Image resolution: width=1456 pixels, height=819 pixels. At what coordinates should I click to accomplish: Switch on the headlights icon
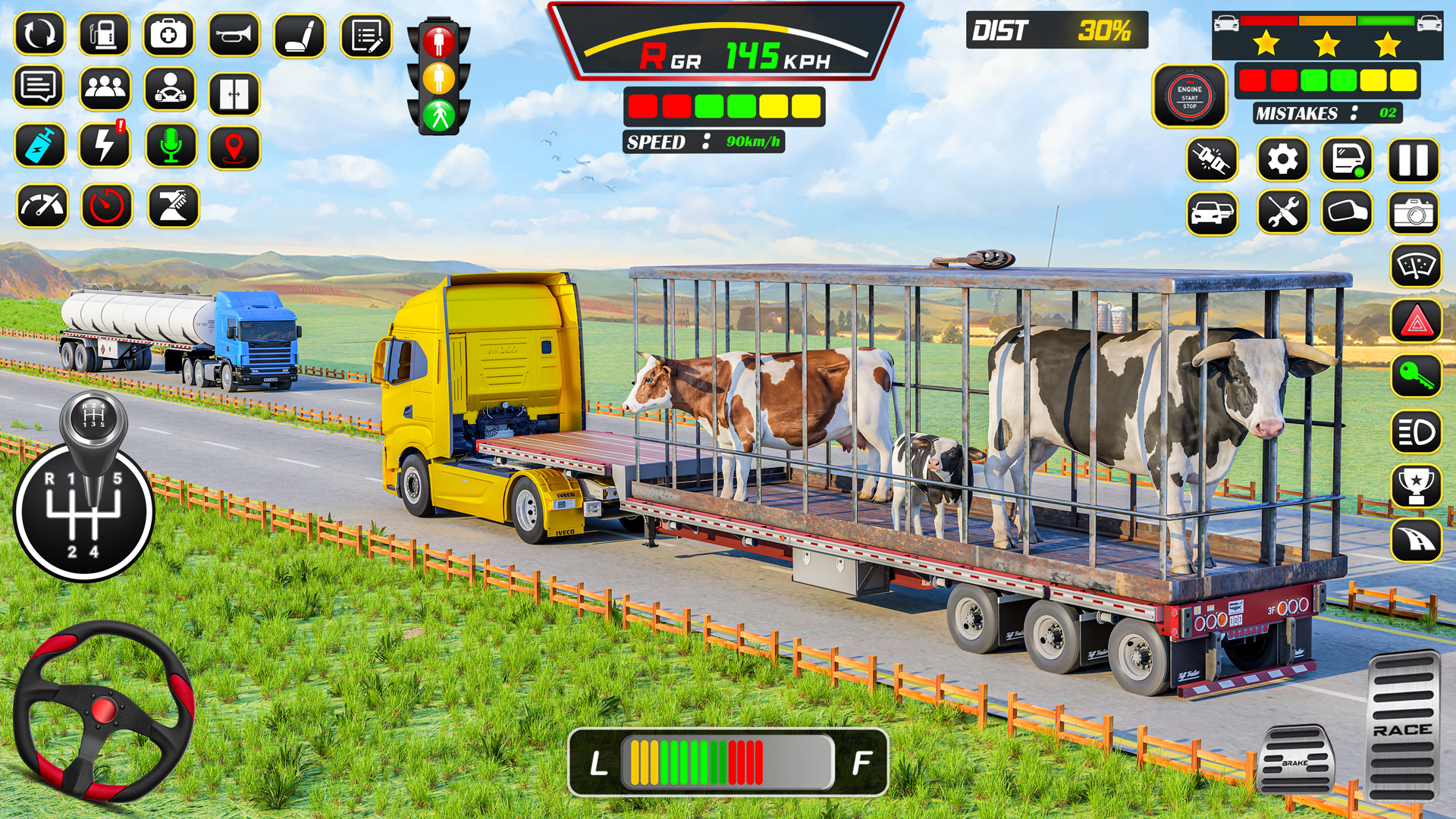point(1416,432)
